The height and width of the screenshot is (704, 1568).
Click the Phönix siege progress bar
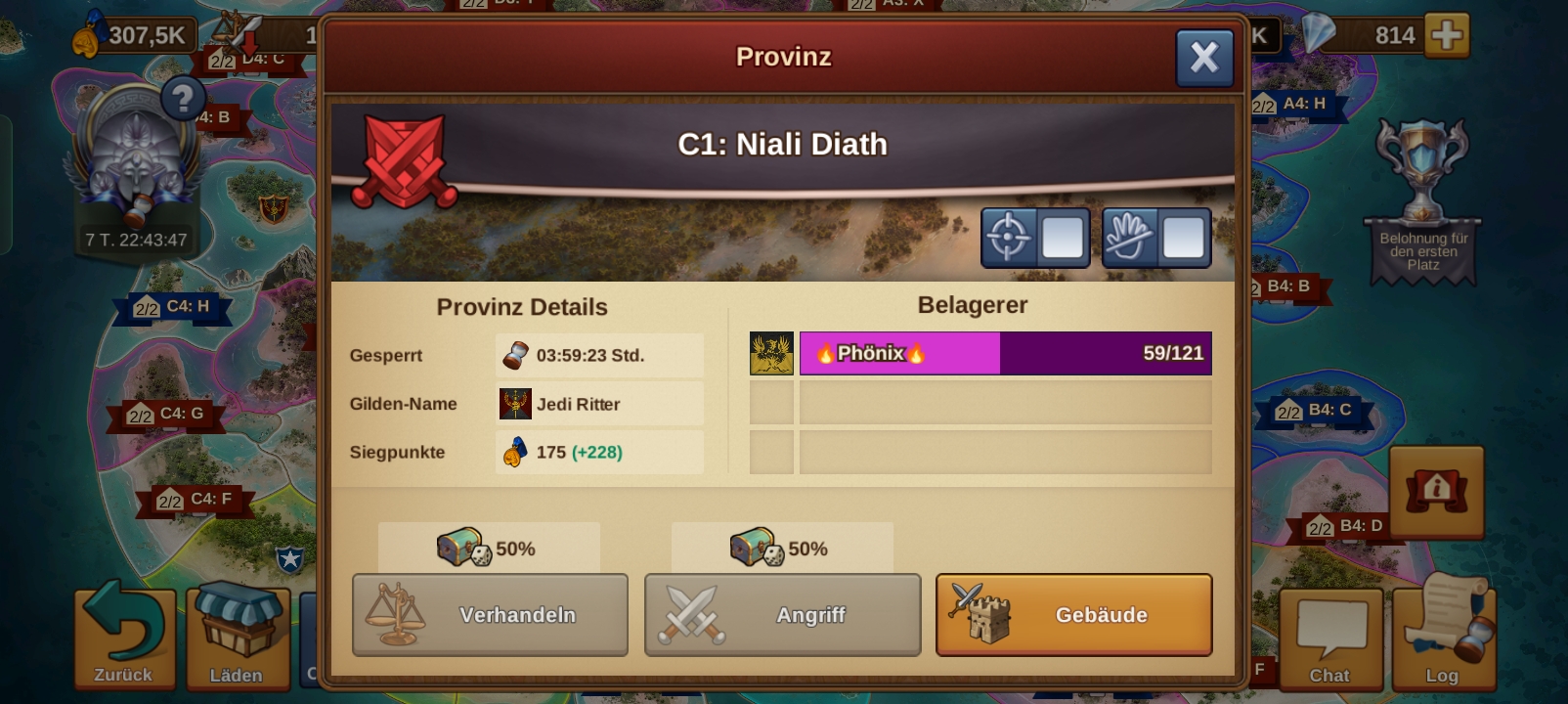[x=1005, y=353]
